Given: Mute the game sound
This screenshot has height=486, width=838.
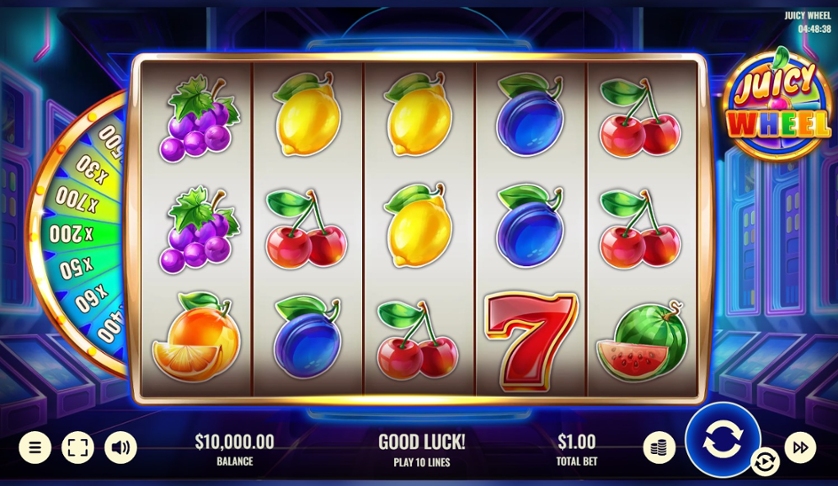Looking at the screenshot, I should pyautogui.click(x=121, y=447).
